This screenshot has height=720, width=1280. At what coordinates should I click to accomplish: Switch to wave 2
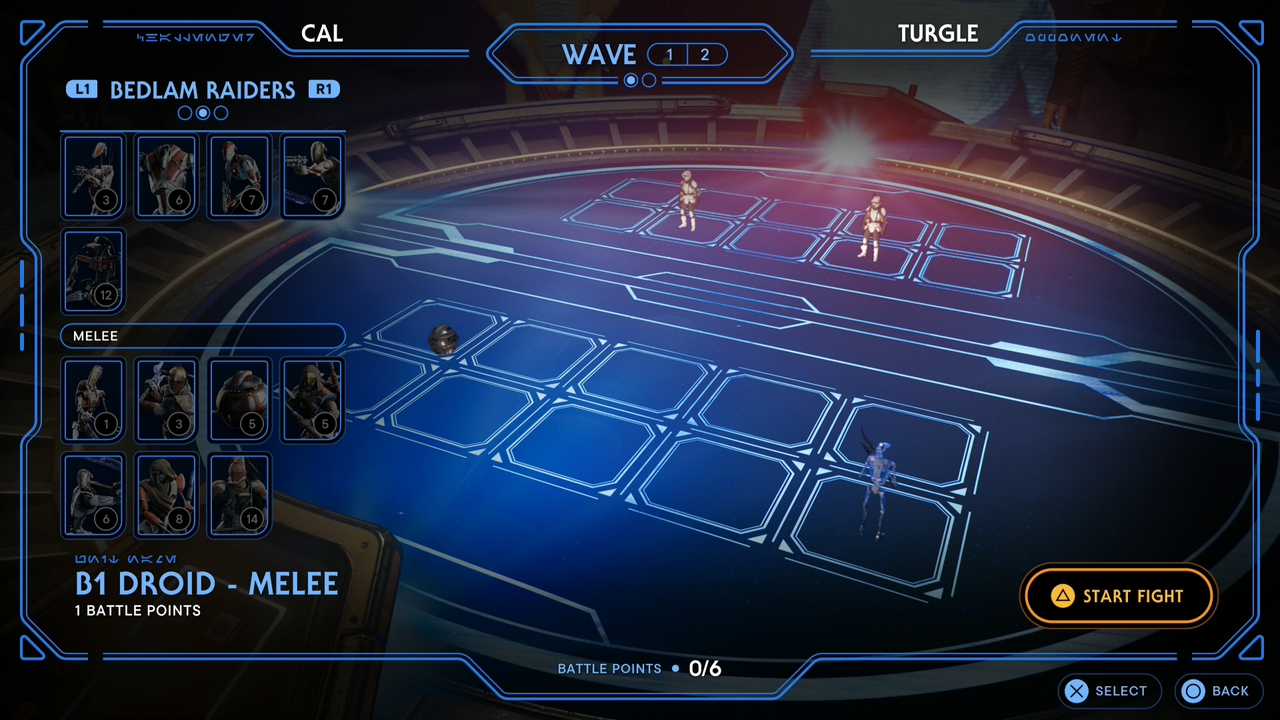[705, 55]
